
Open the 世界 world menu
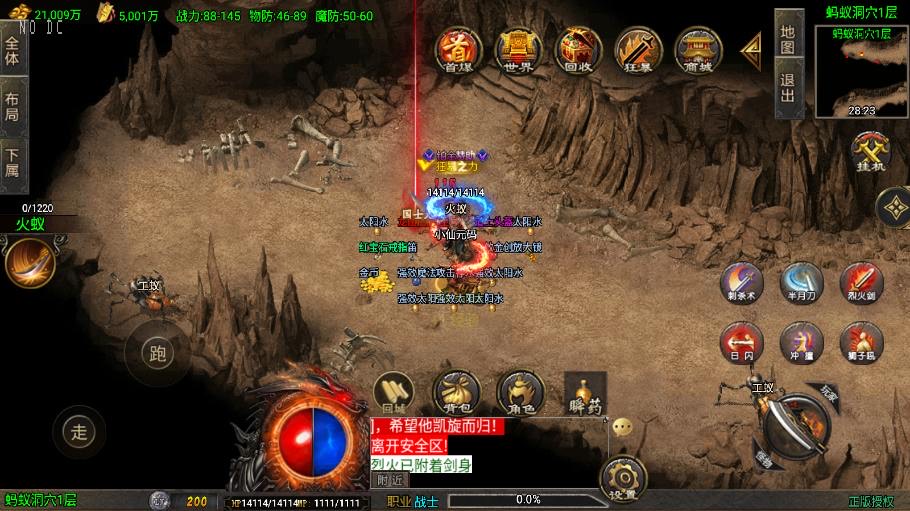[x=518, y=48]
